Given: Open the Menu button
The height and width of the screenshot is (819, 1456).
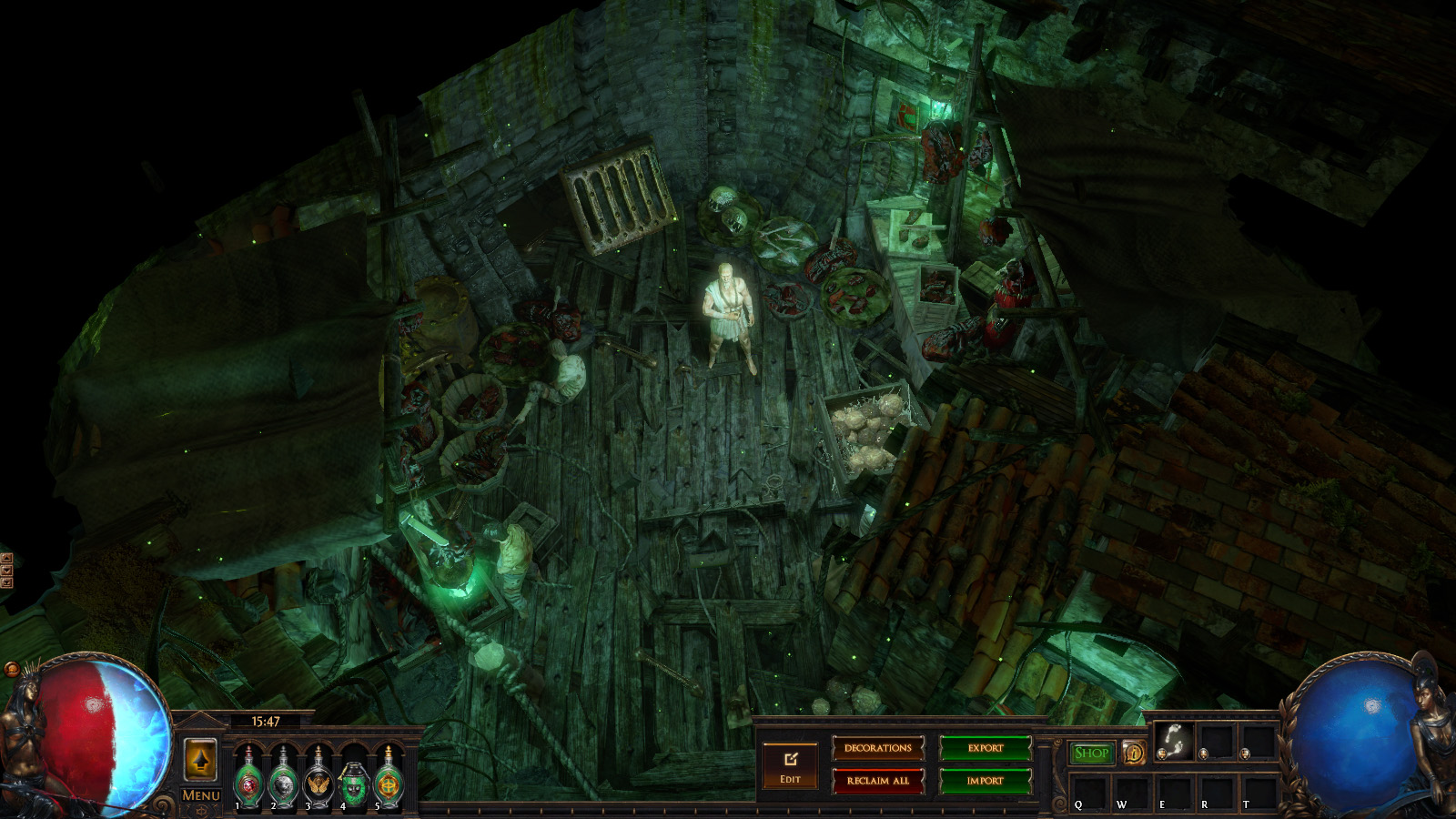Looking at the screenshot, I should [200, 795].
